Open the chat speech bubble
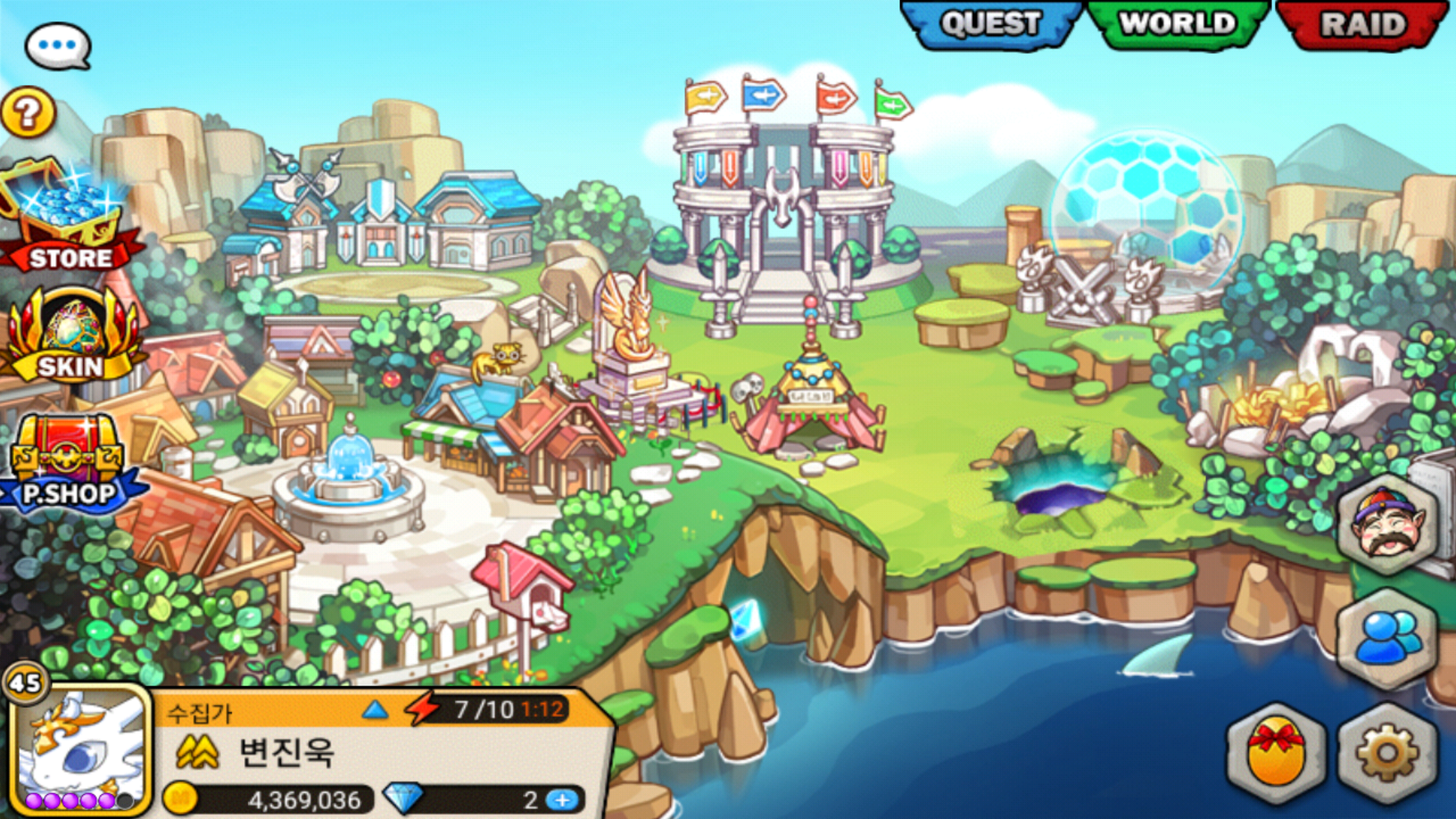Screen dimensions: 1456x819 [58, 45]
